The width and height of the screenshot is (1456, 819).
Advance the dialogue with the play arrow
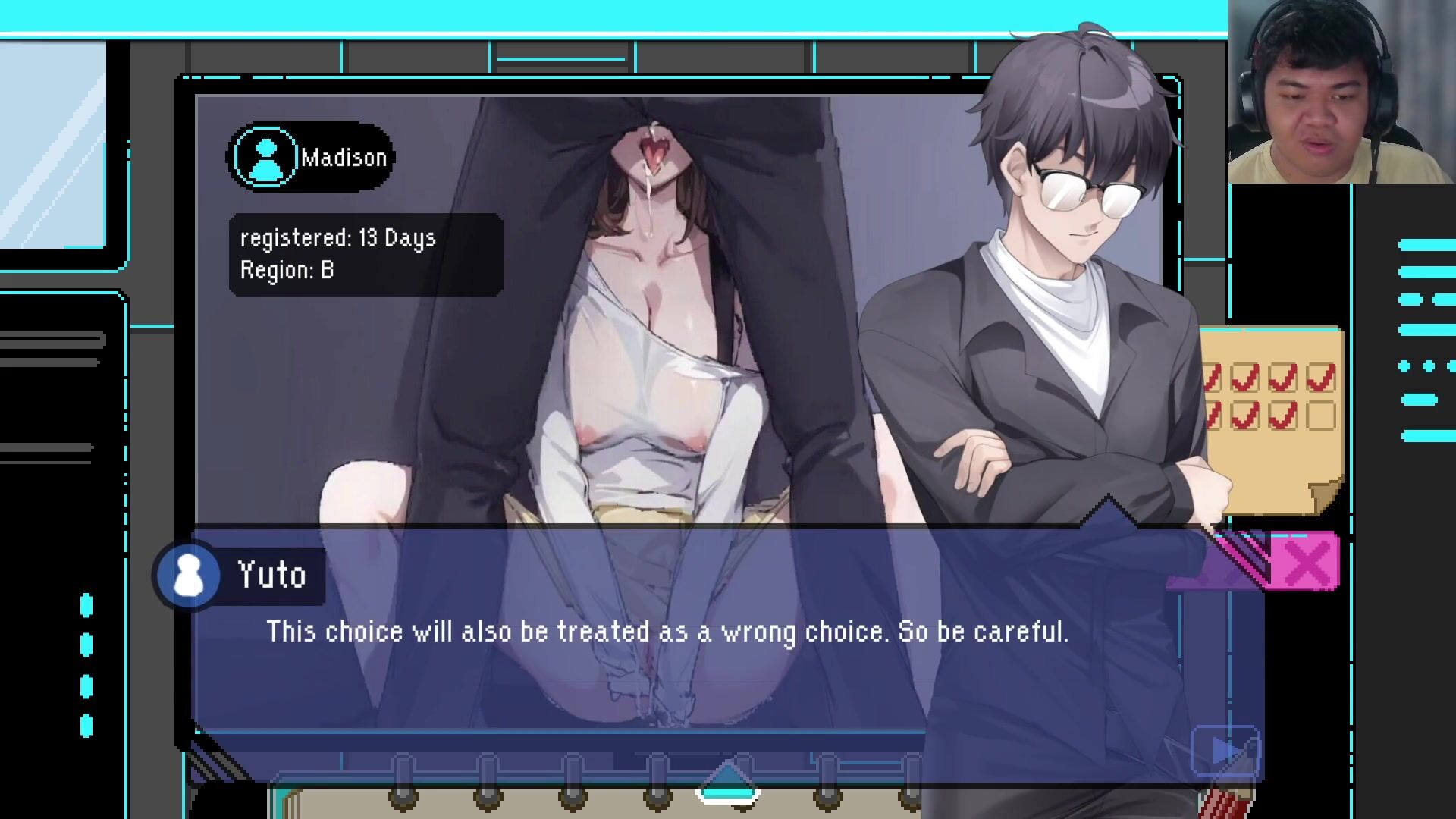coord(1225,752)
